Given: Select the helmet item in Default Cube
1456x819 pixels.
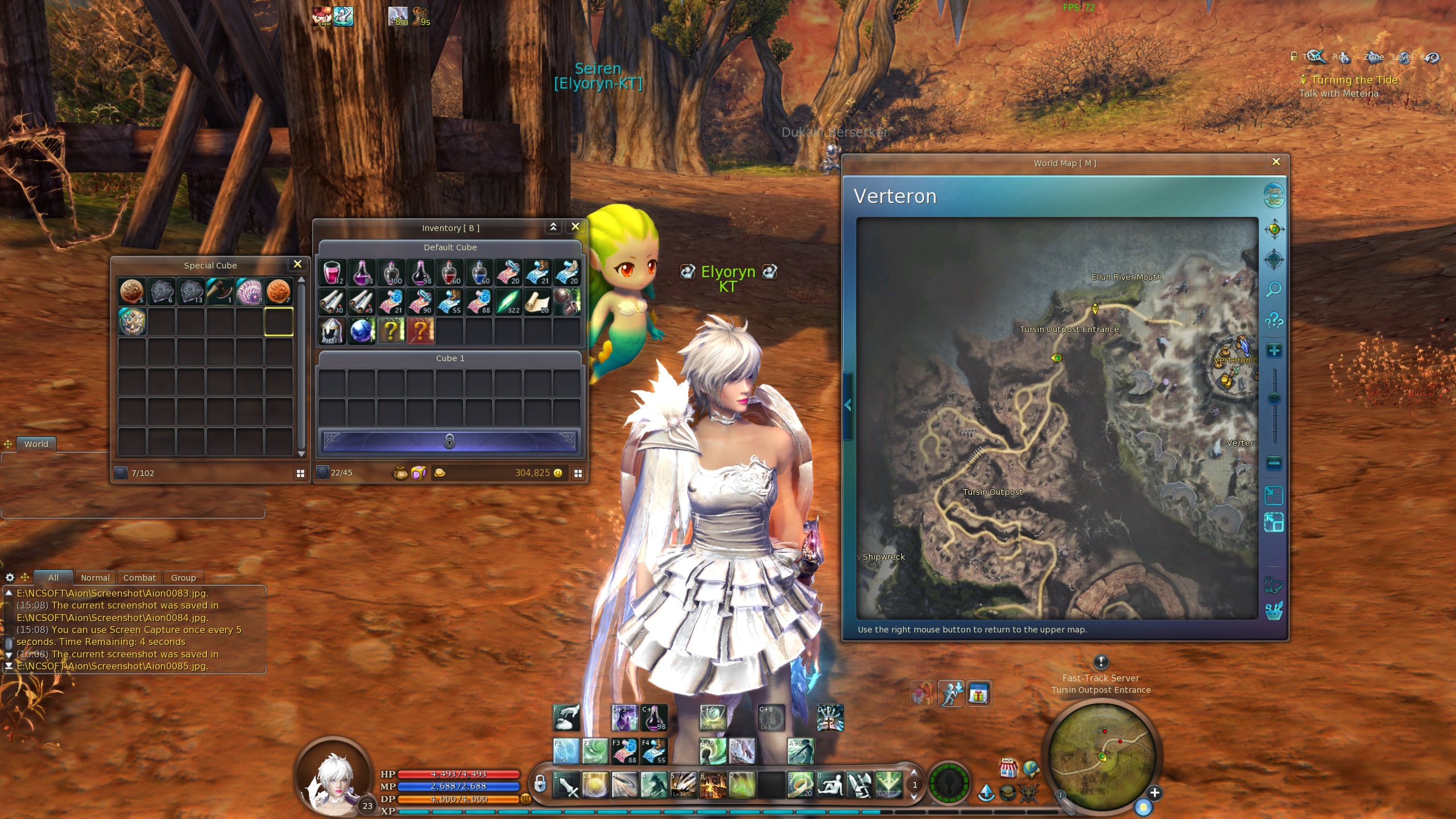Looking at the screenshot, I should pyautogui.click(x=332, y=331).
